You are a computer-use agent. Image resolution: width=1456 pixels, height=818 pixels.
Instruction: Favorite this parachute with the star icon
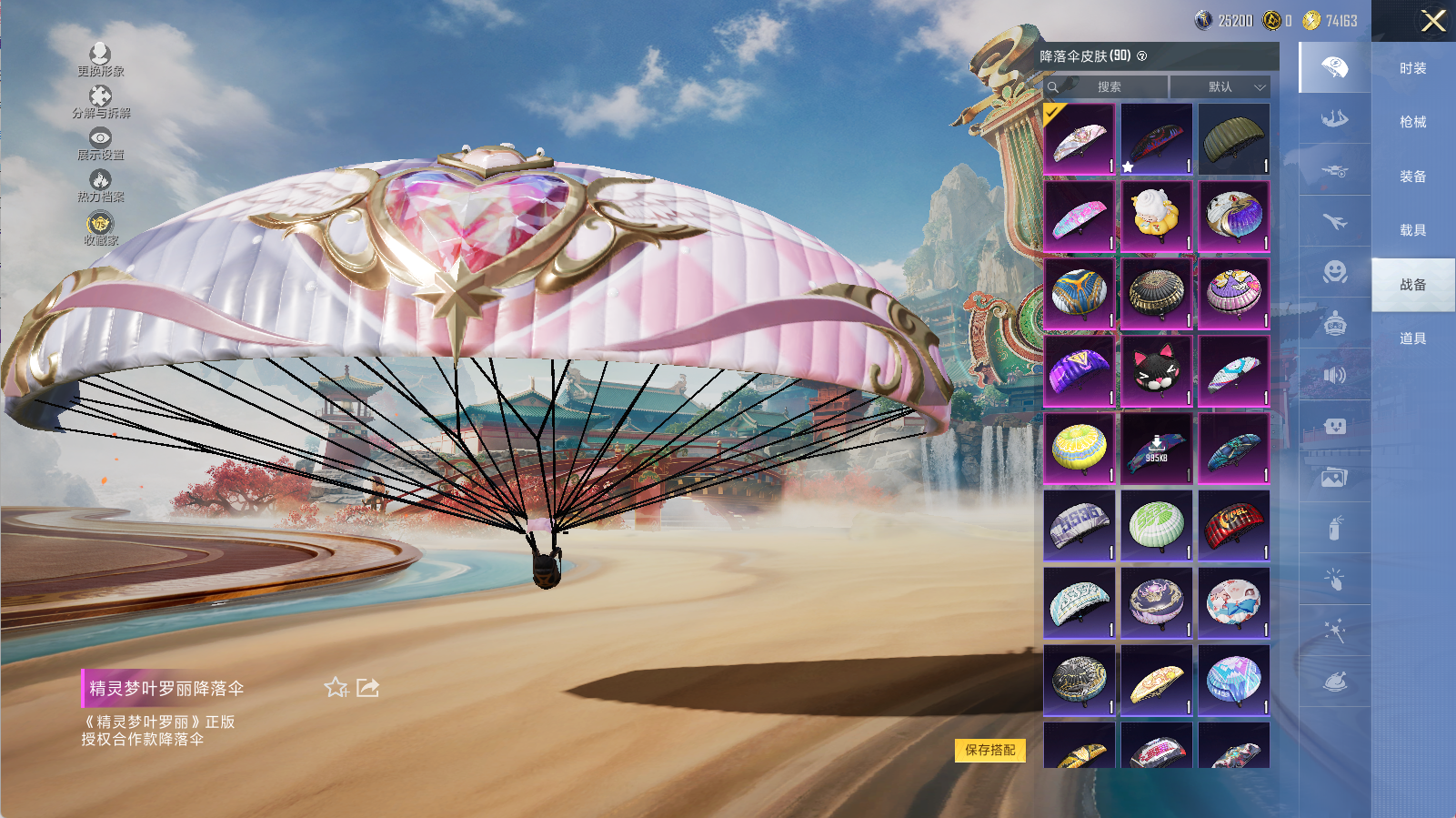pos(336,688)
